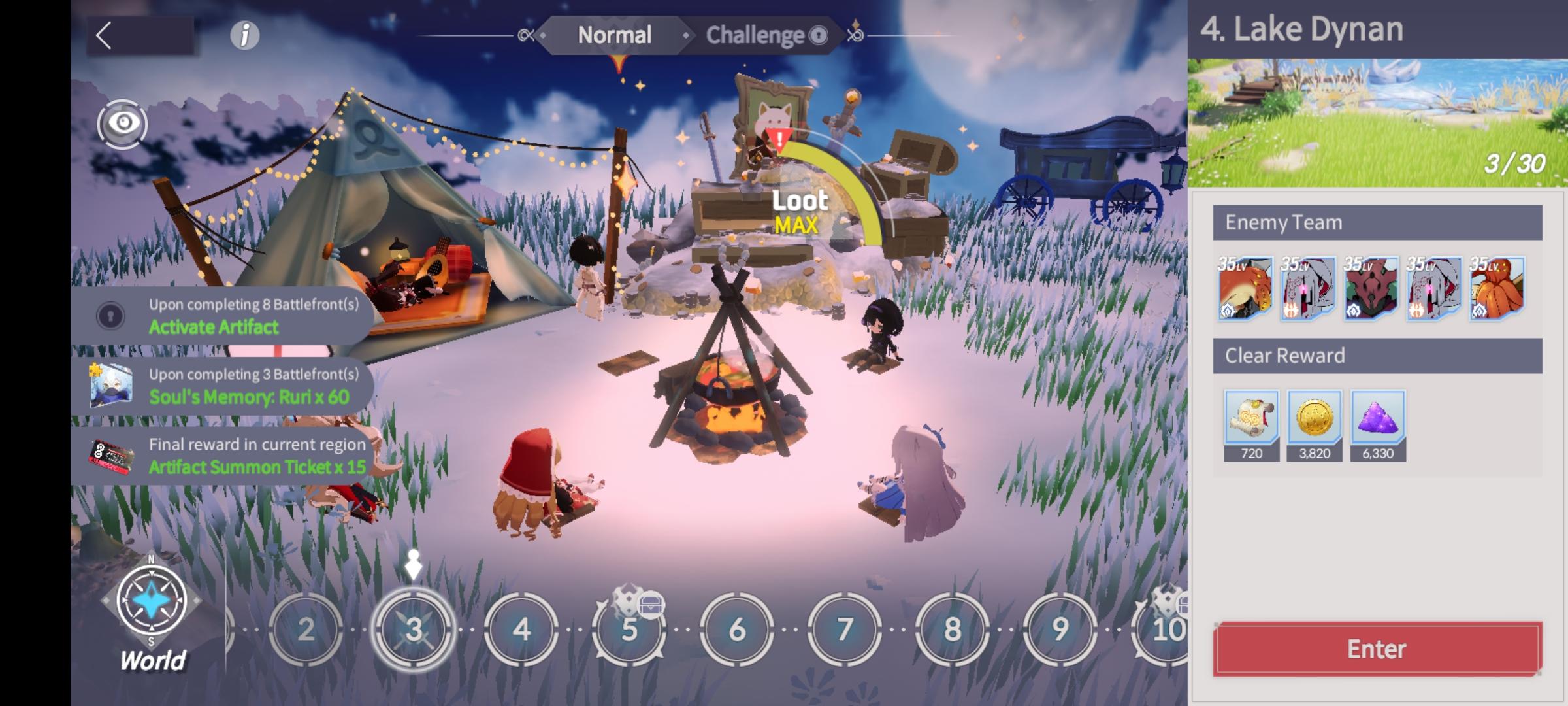Select battlefront stage 9
The image size is (1568, 706).
(1060, 629)
